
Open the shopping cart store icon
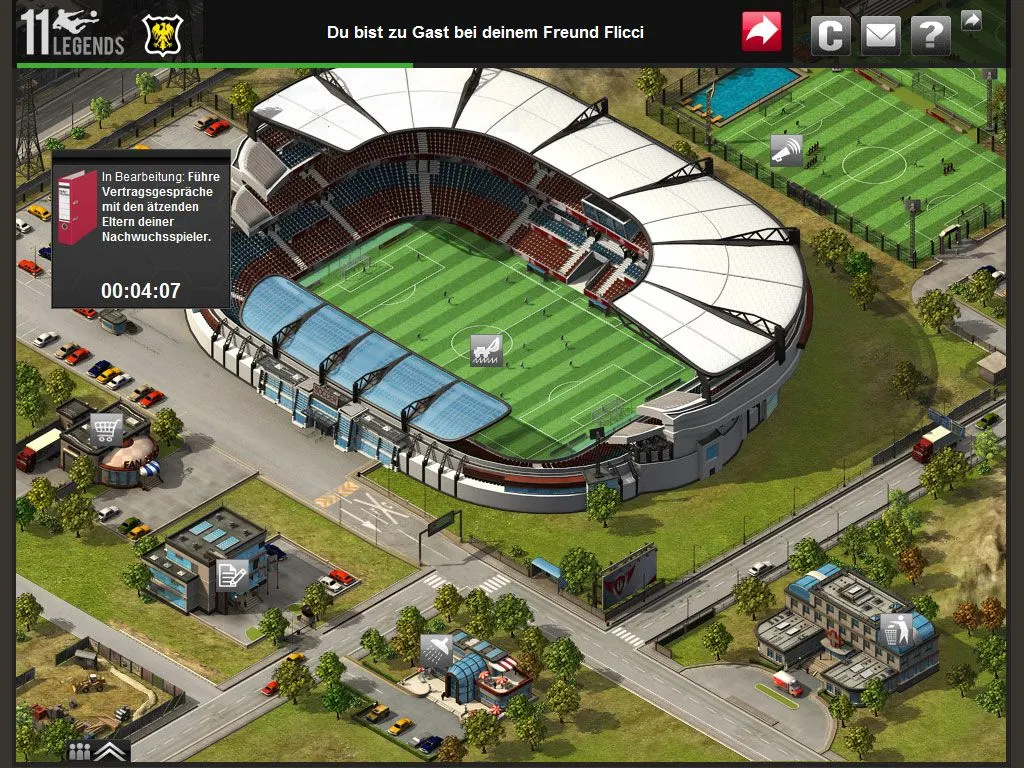[x=106, y=430]
